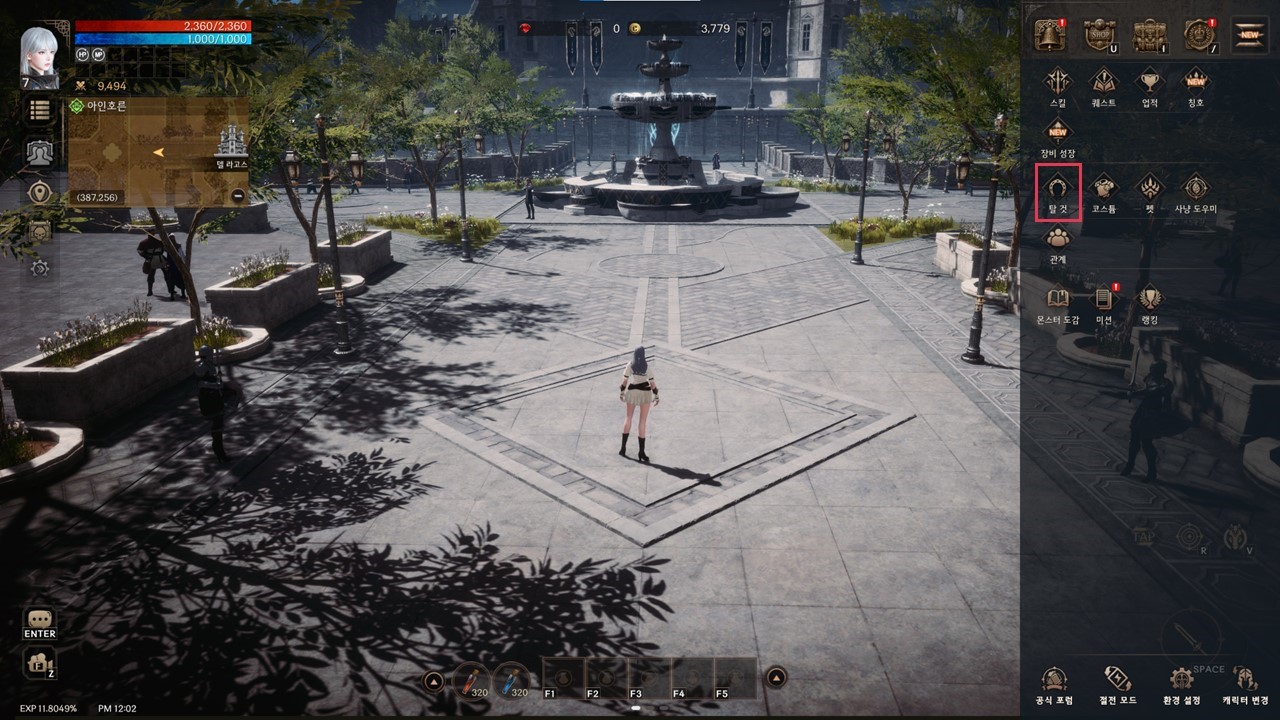
Task: Click the bell notification icon
Action: click(1050, 36)
